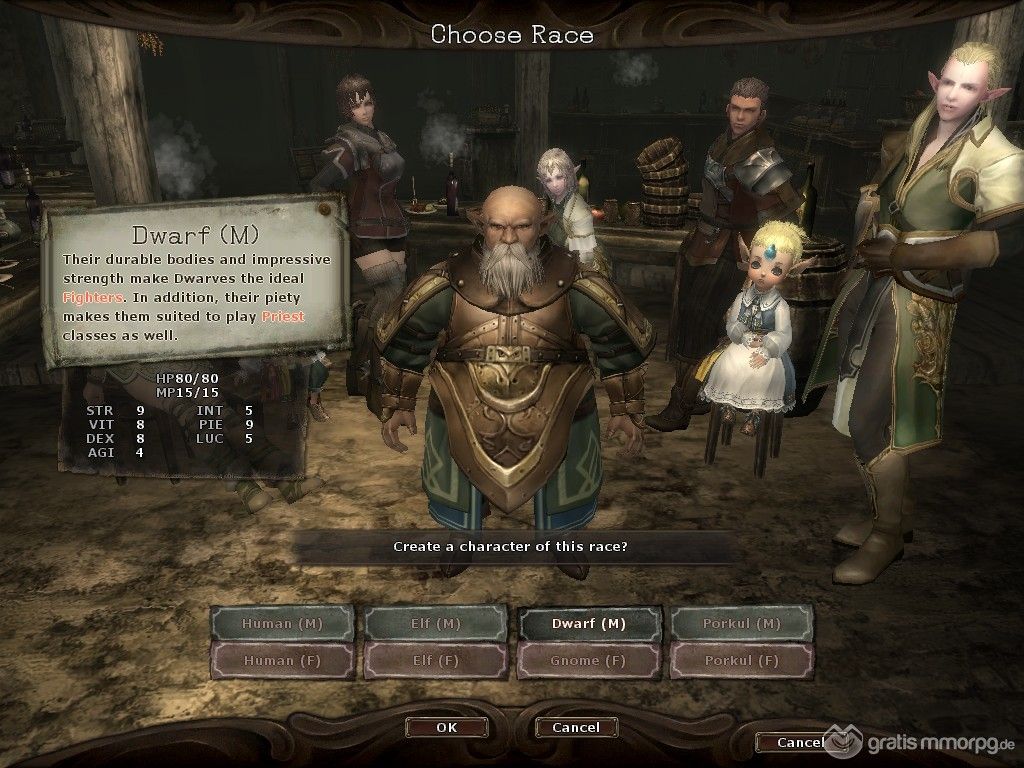
Task: Pick the Porkul (F) race button
Action: (x=742, y=660)
